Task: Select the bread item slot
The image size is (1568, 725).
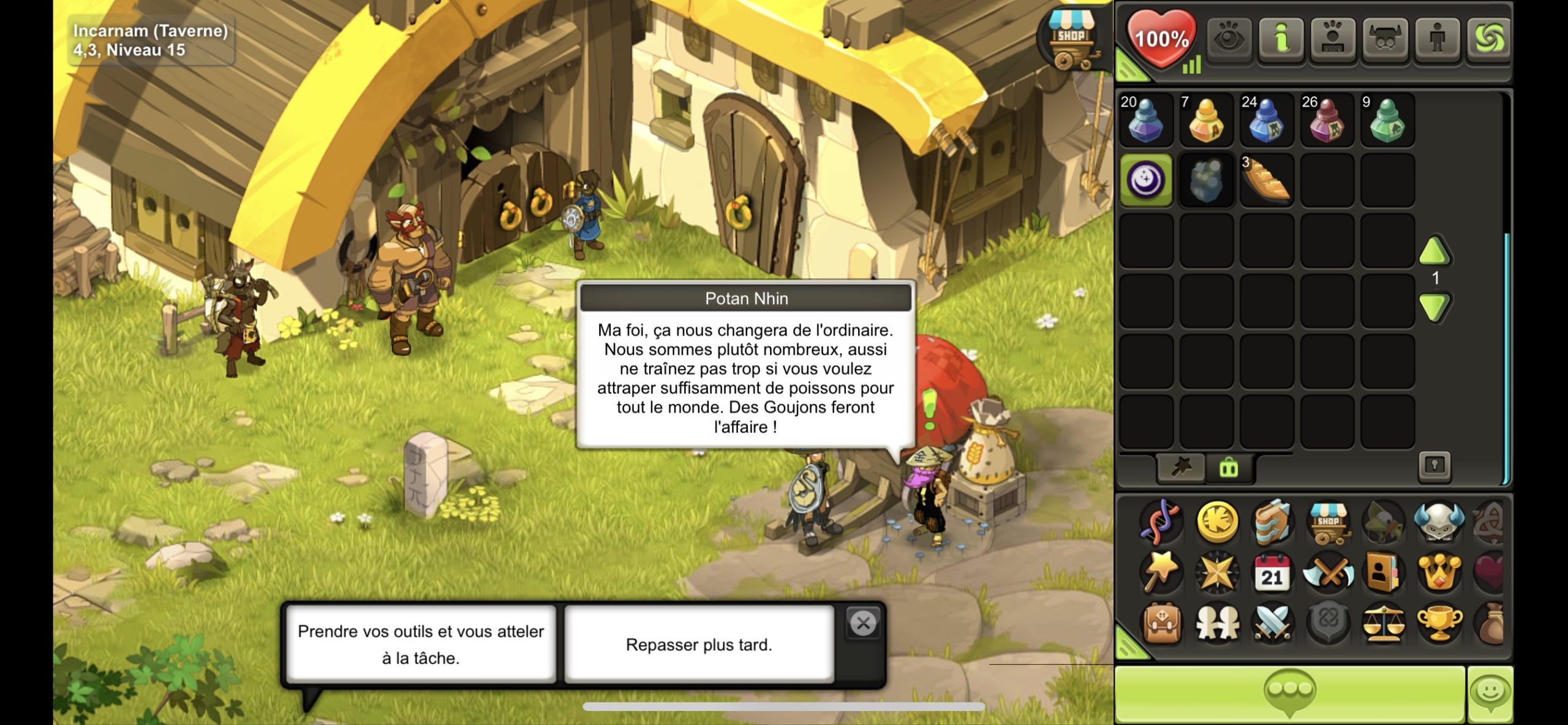Action: pyautogui.click(x=1266, y=181)
